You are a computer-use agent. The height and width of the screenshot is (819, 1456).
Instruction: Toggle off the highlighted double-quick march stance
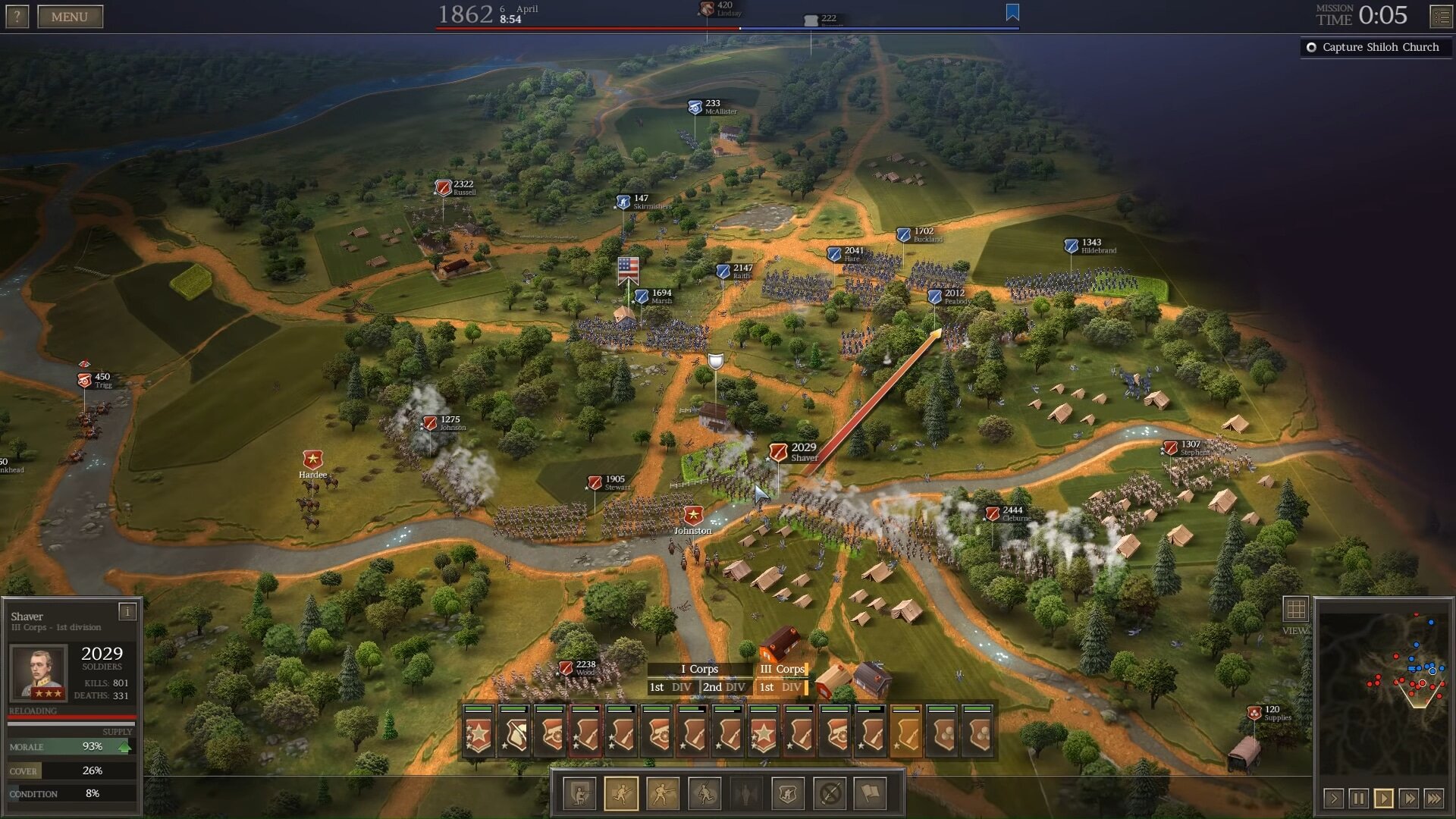tap(622, 793)
